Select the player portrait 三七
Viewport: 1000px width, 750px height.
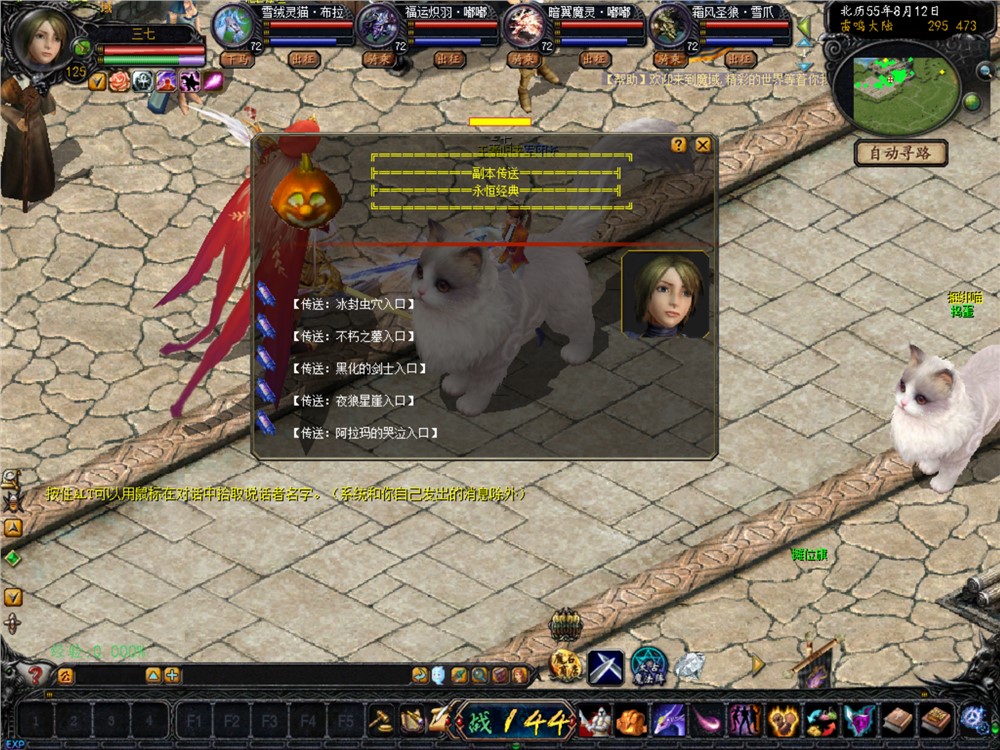tap(43, 40)
